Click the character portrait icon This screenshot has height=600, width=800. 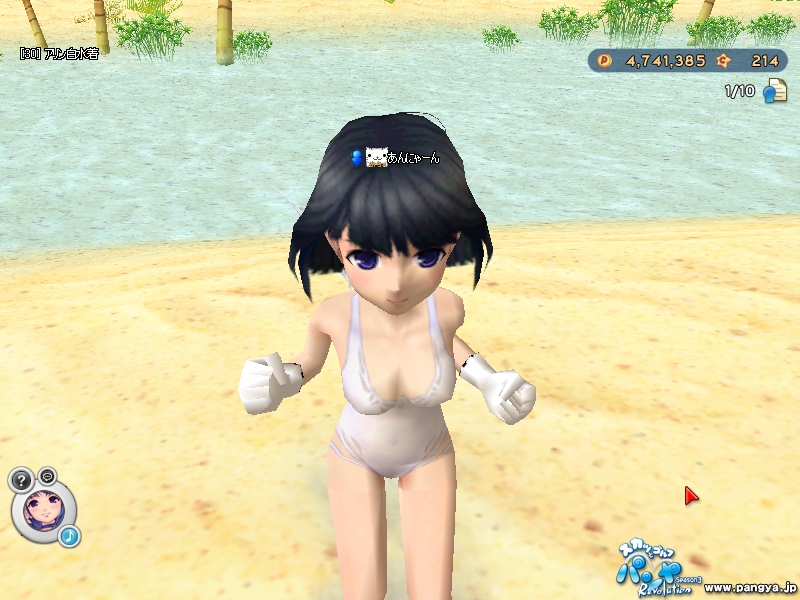[x=43, y=509]
